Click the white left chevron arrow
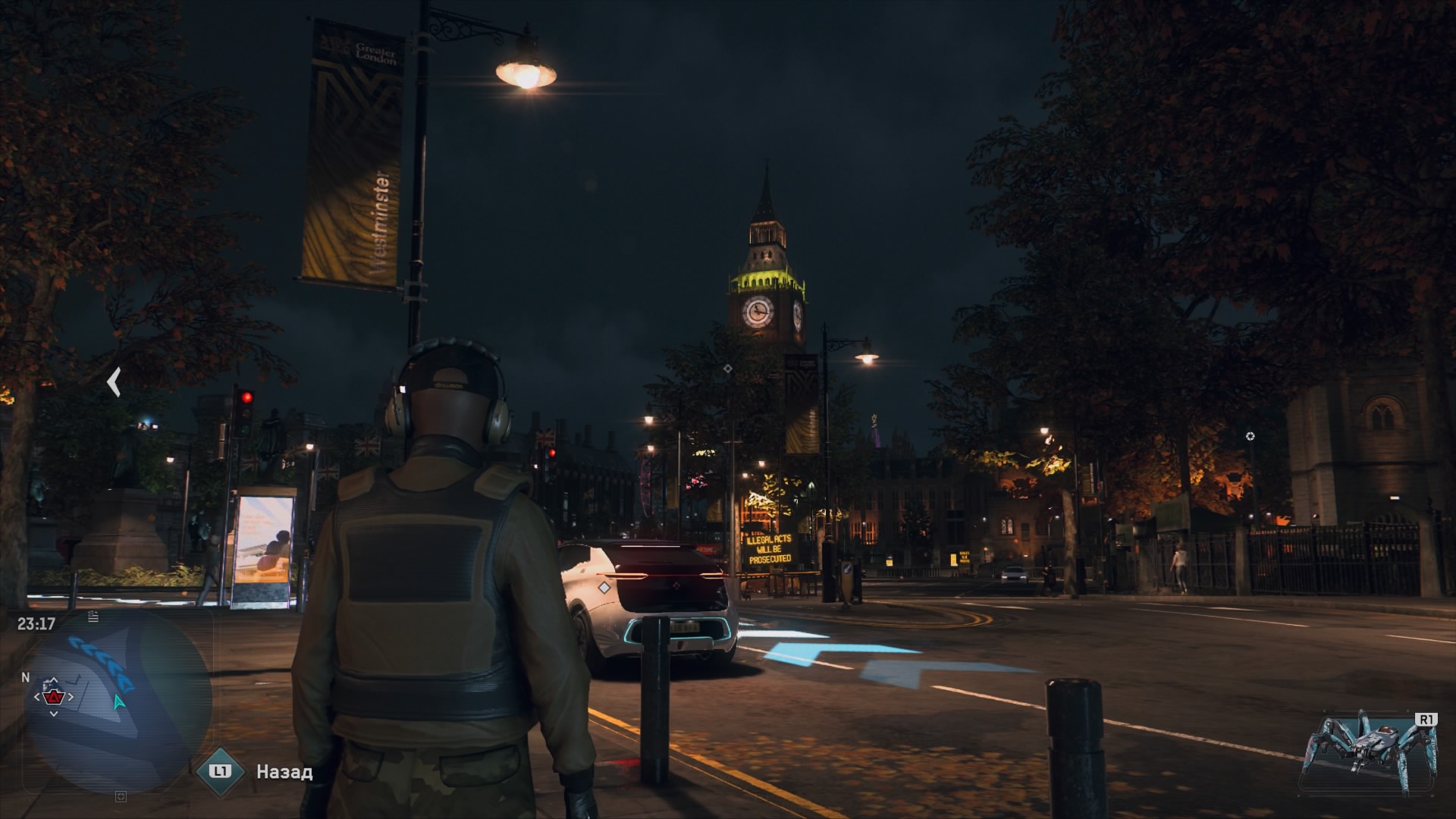 coord(114,382)
